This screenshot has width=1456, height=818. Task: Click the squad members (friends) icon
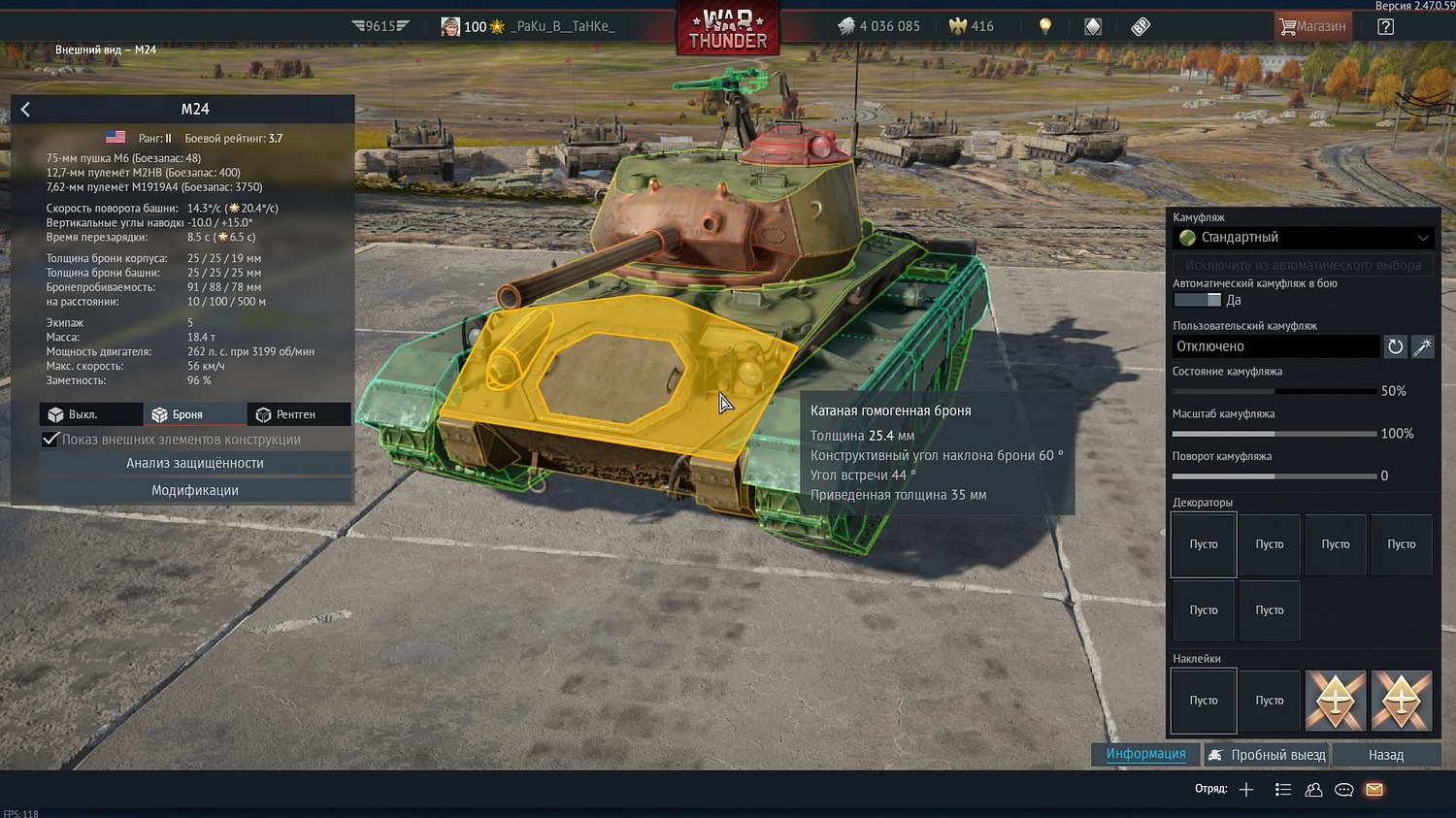tap(1313, 790)
